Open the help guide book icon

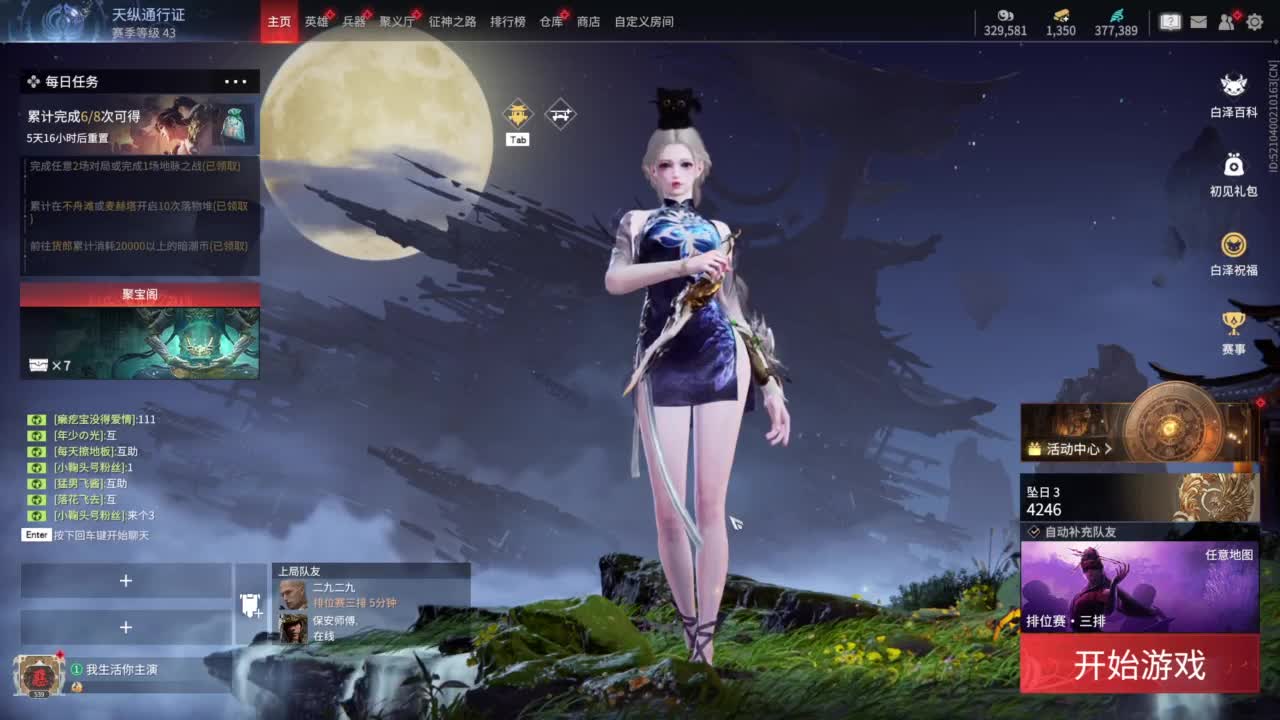(x=1169, y=20)
